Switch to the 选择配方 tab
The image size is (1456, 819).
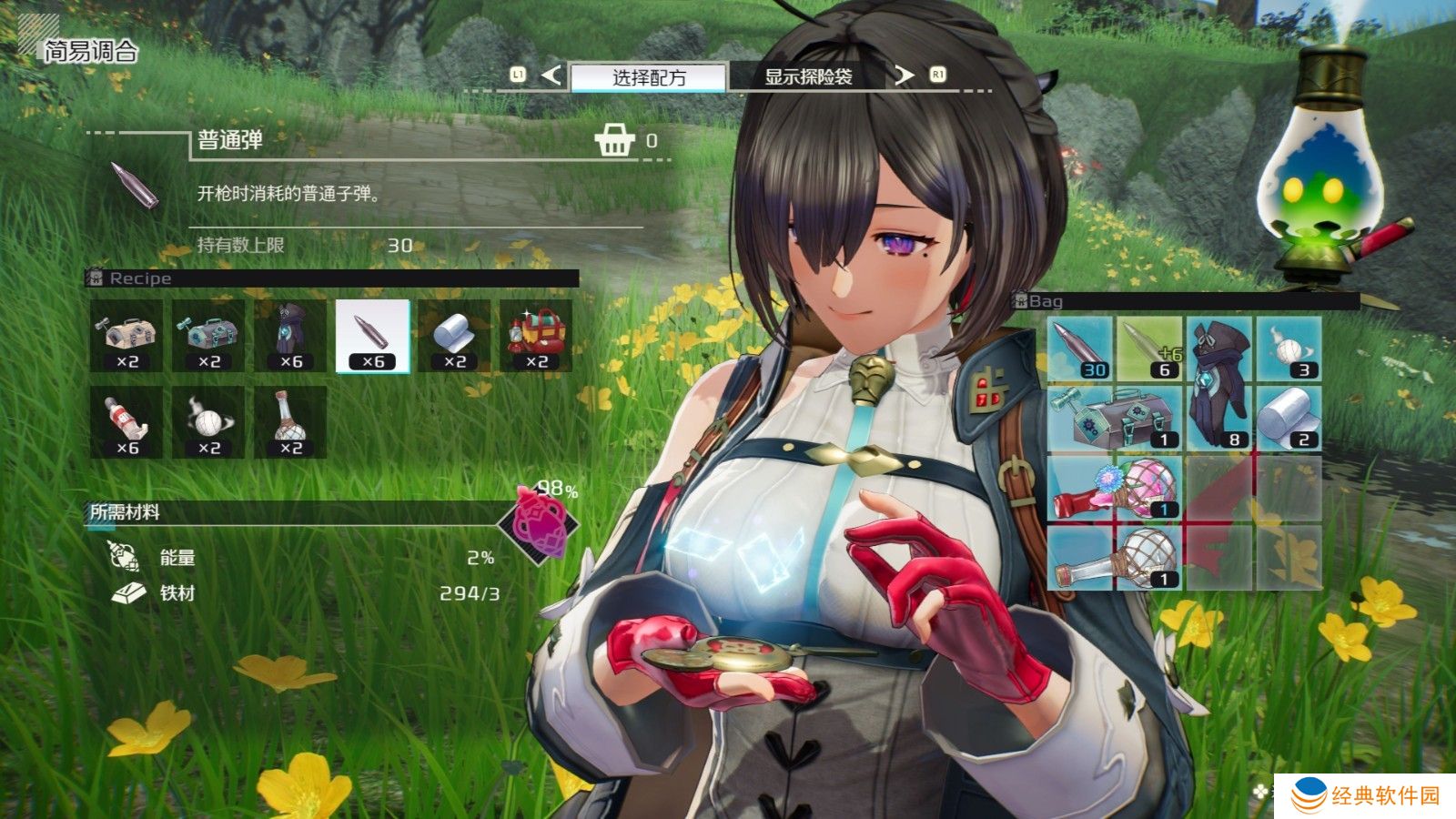tap(648, 77)
